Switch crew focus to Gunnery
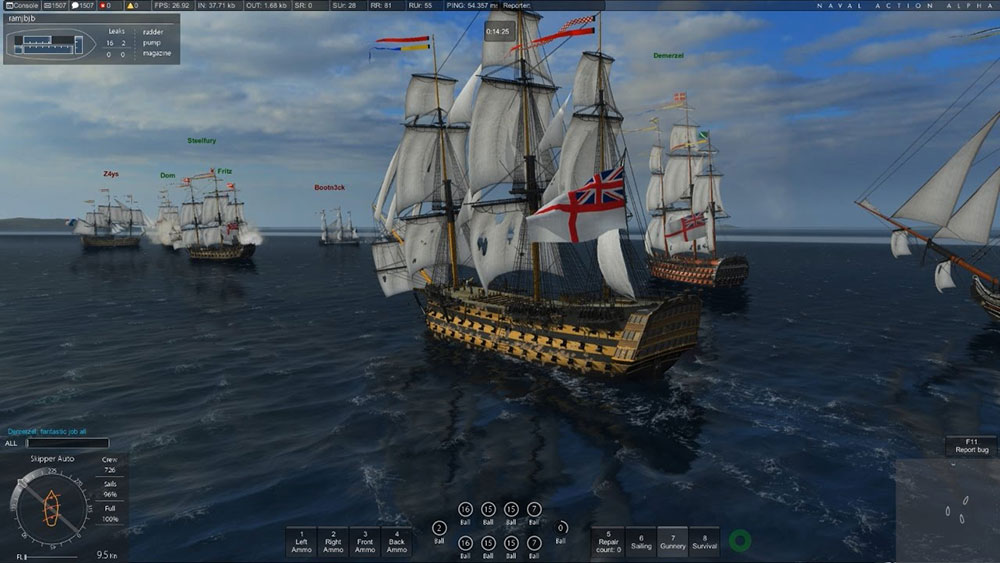Image resolution: width=1000 pixels, height=563 pixels. tap(672, 542)
